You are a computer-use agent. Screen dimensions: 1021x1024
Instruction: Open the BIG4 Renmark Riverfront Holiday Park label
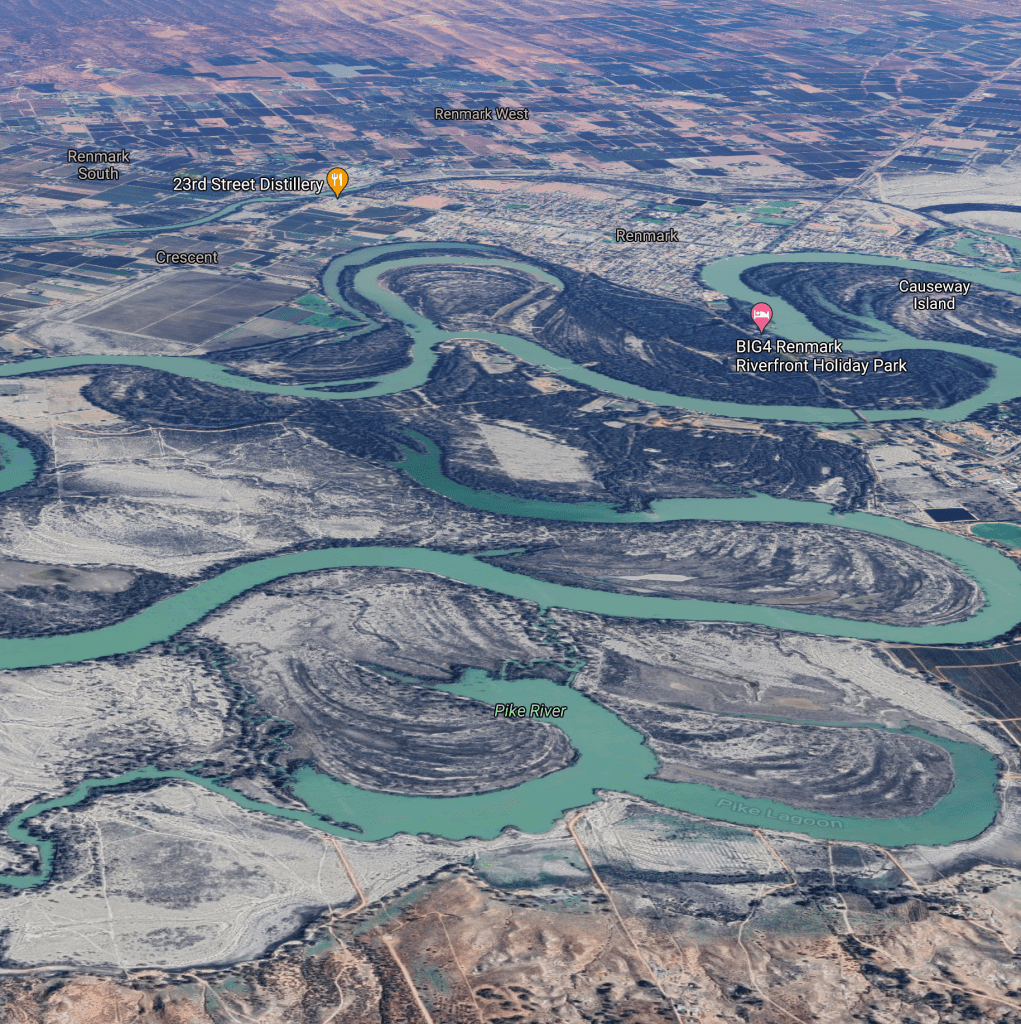pos(821,356)
